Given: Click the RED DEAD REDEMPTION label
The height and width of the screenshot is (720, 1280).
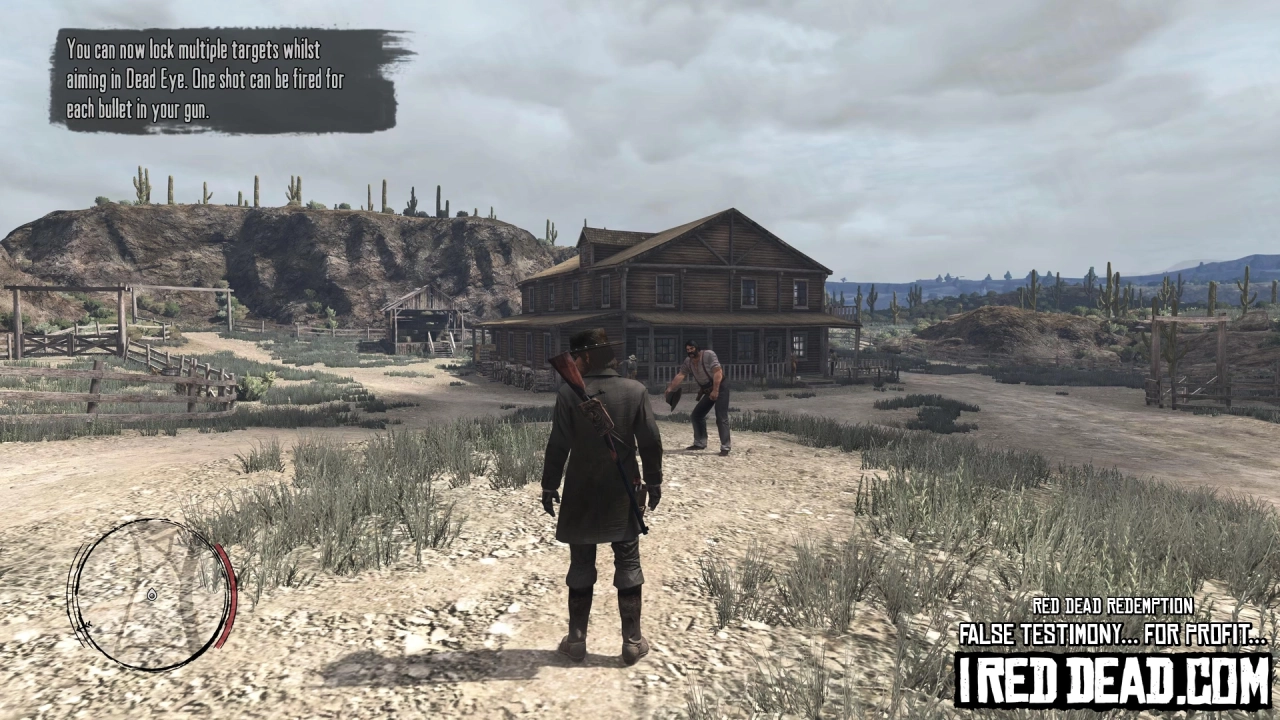Looking at the screenshot, I should coord(1113,605).
